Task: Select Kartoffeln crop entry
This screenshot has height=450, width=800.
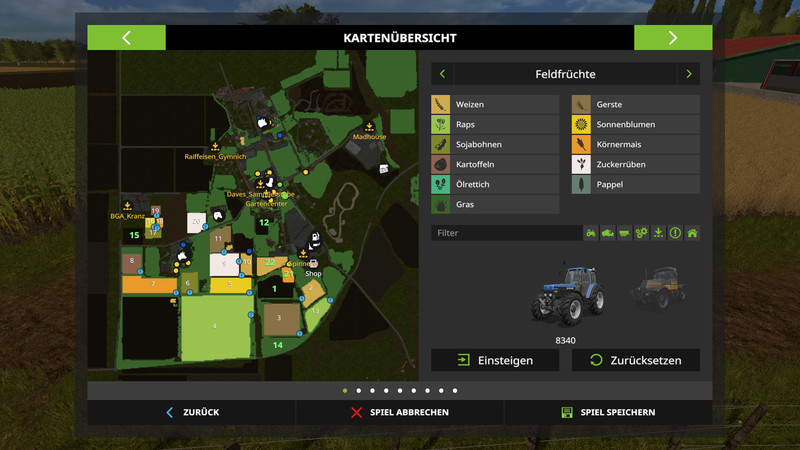Action: click(x=495, y=165)
